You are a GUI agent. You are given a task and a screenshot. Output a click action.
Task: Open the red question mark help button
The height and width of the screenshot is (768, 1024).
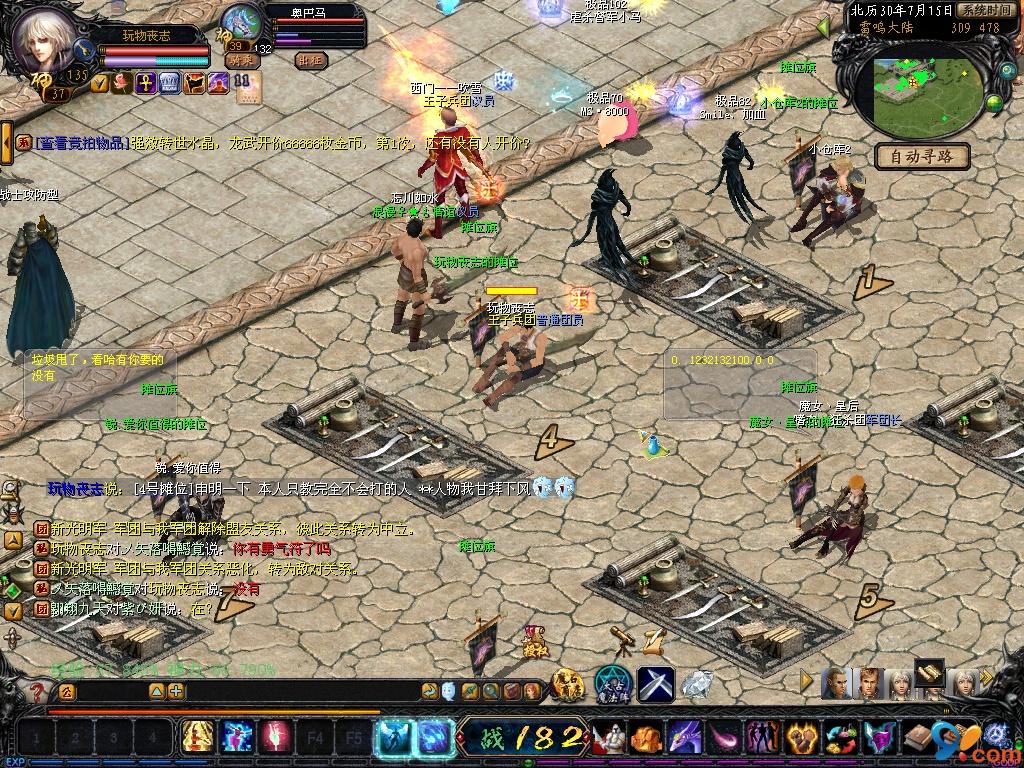coord(37,691)
